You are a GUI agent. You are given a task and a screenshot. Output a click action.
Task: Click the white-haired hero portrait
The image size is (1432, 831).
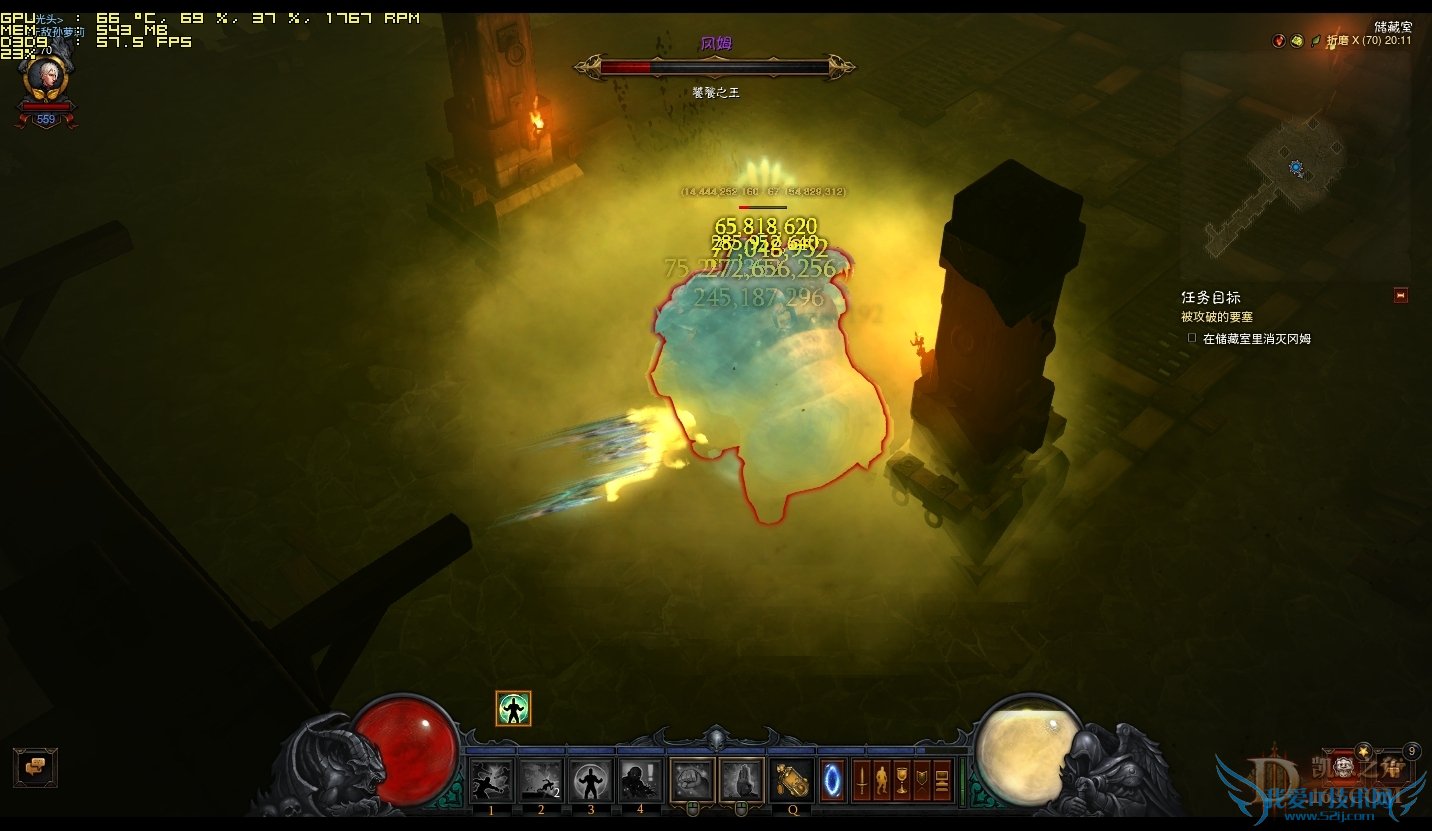pyautogui.click(x=45, y=77)
